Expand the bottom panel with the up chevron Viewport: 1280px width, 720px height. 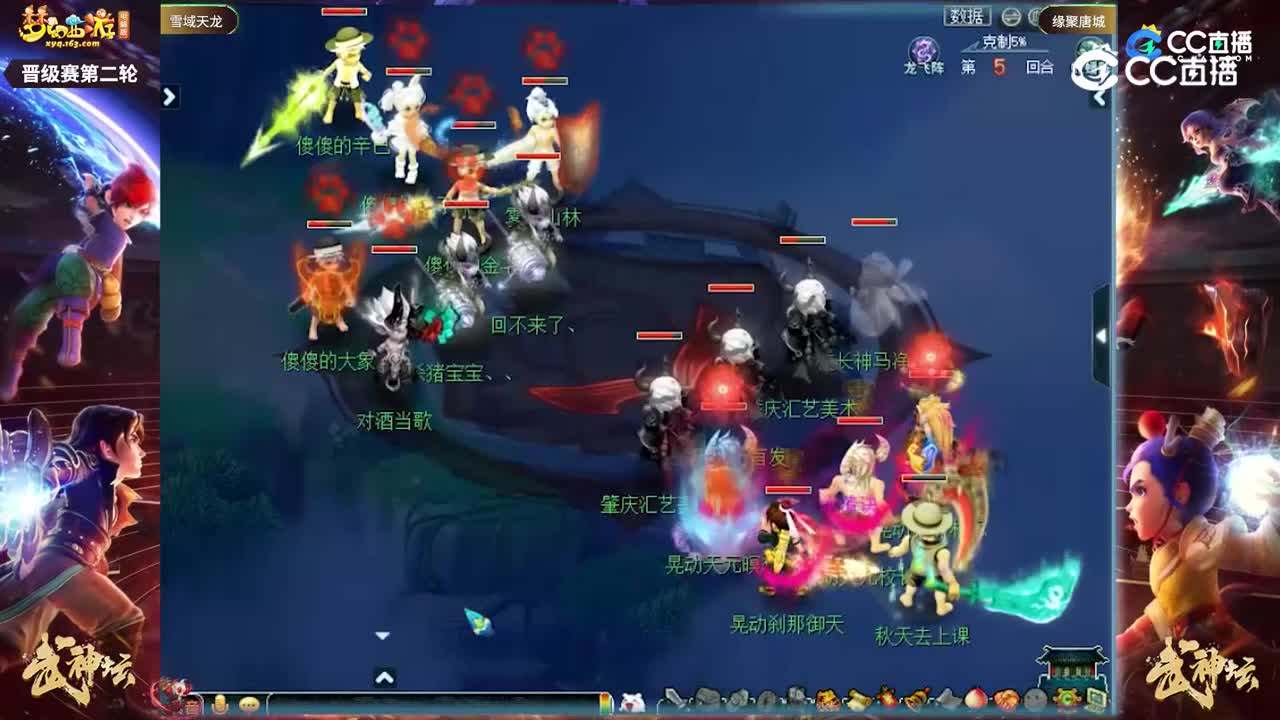383,676
